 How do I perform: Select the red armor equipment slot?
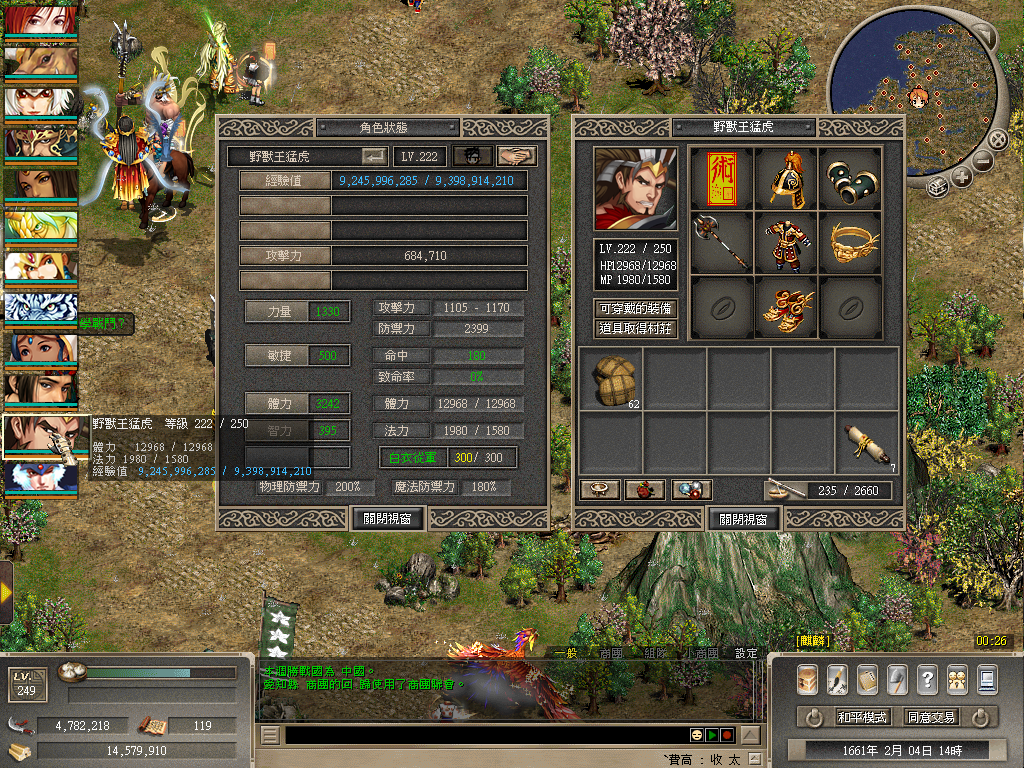786,242
